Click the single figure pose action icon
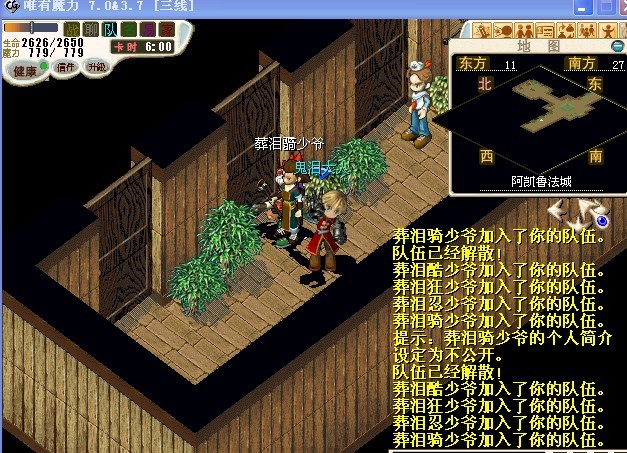627x453 pixels. tap(607, 28)
